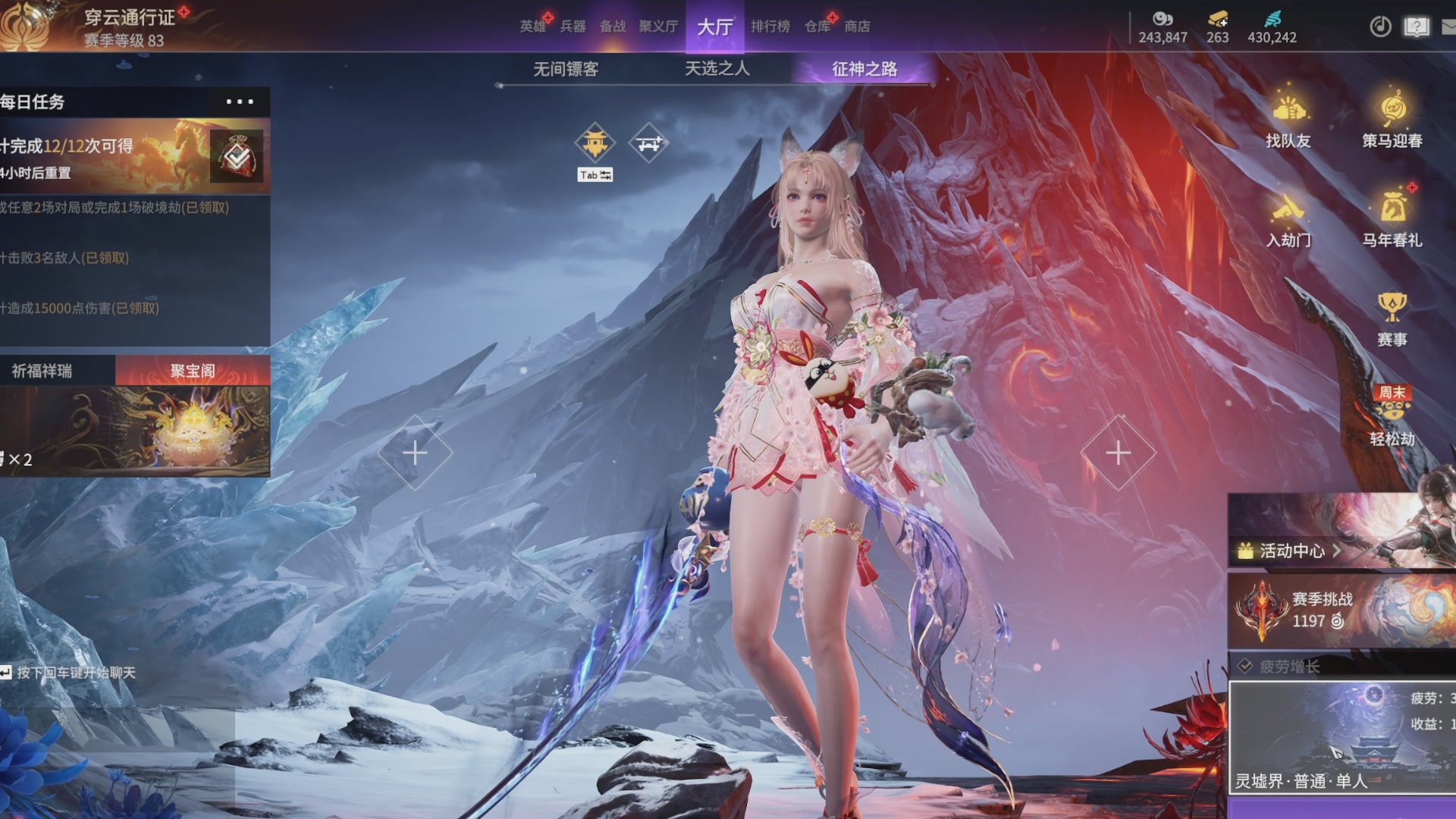Add a teammate in the left plus slot
This screenshot has width=1456, height=819.
coord(415,453)
